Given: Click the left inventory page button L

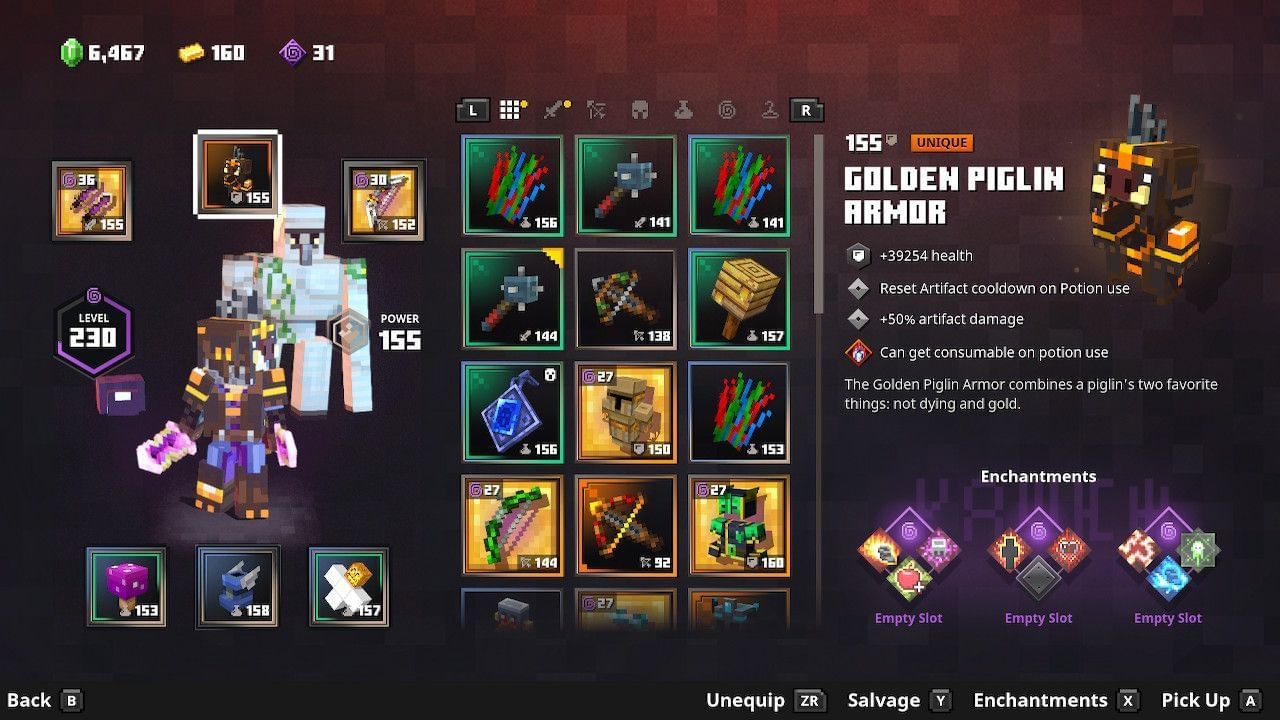Looking at the screenshot, I should click(x=472, y=110).
